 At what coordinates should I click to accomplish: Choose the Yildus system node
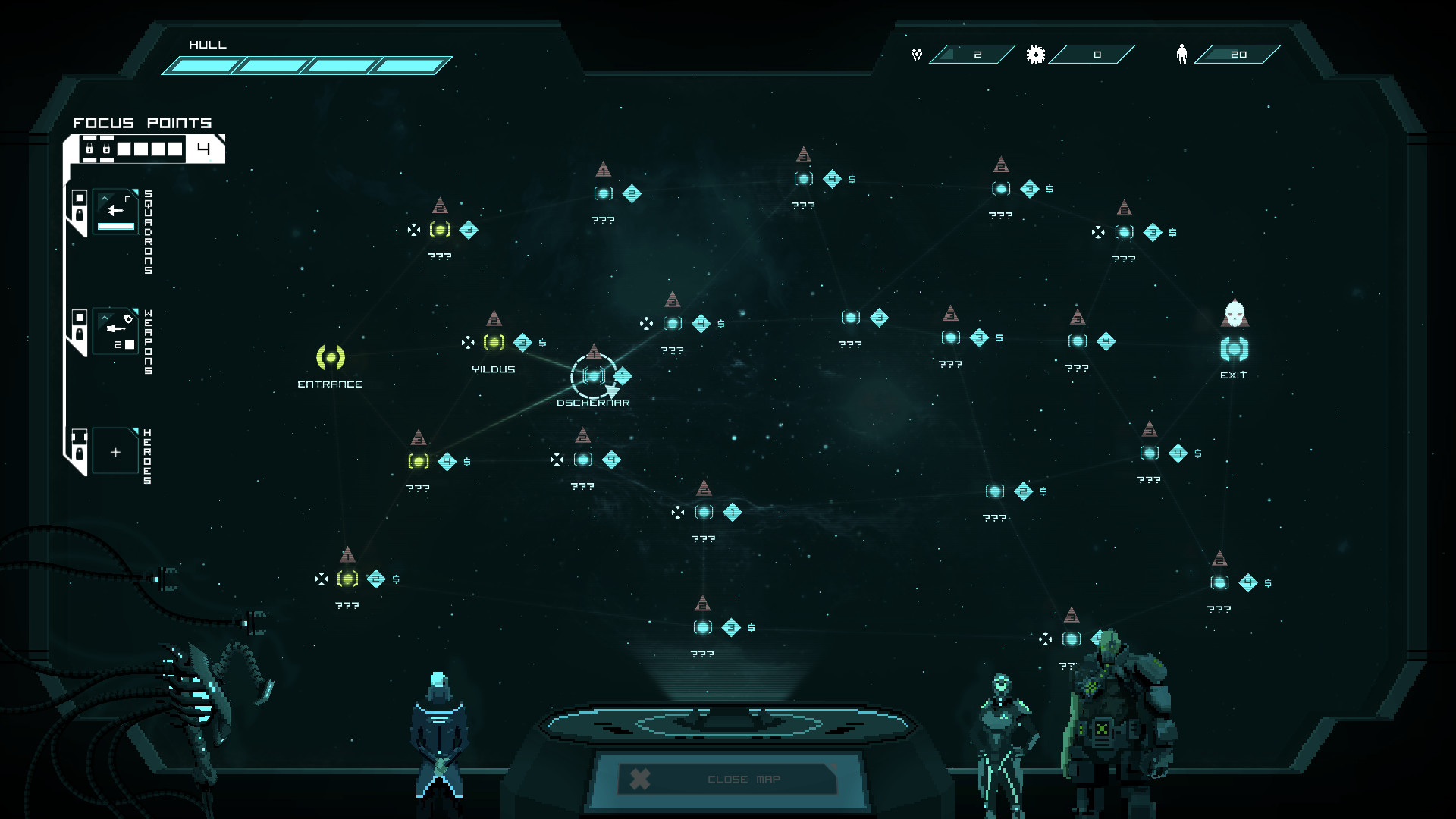[494, 343]
